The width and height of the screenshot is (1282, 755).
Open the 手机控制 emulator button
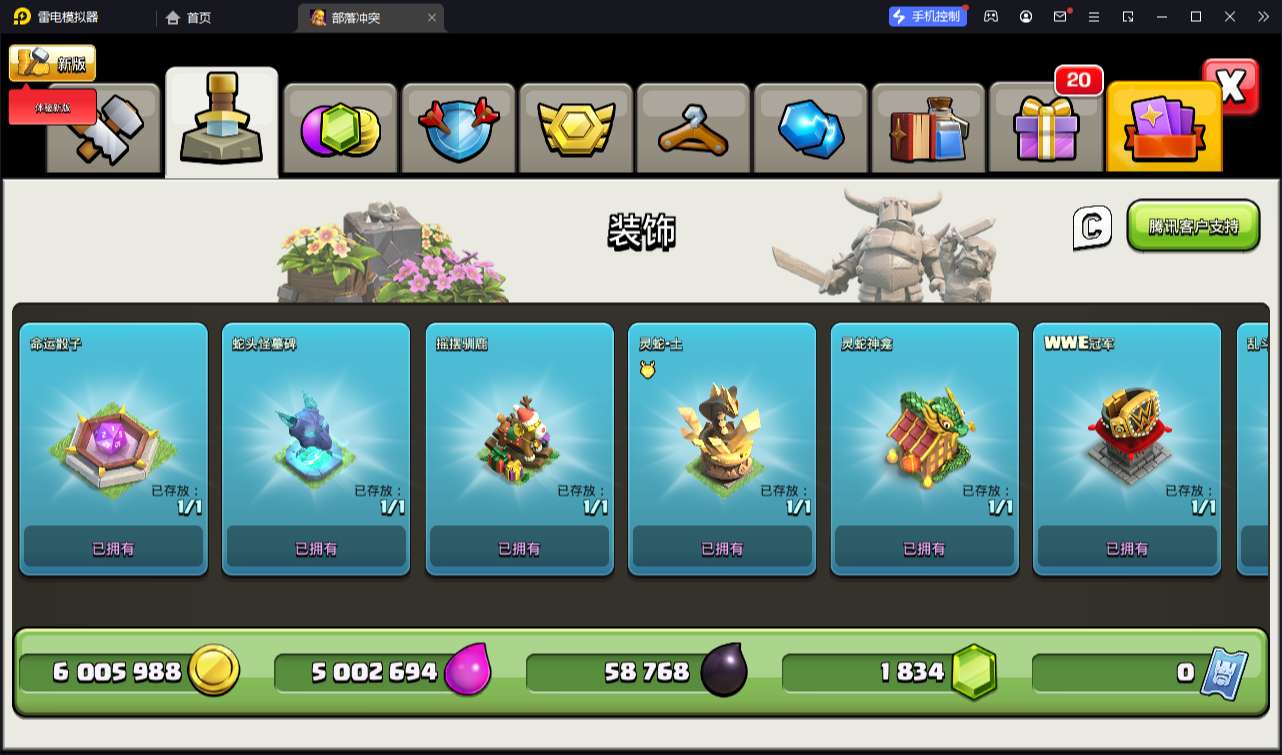coord(927,17)
